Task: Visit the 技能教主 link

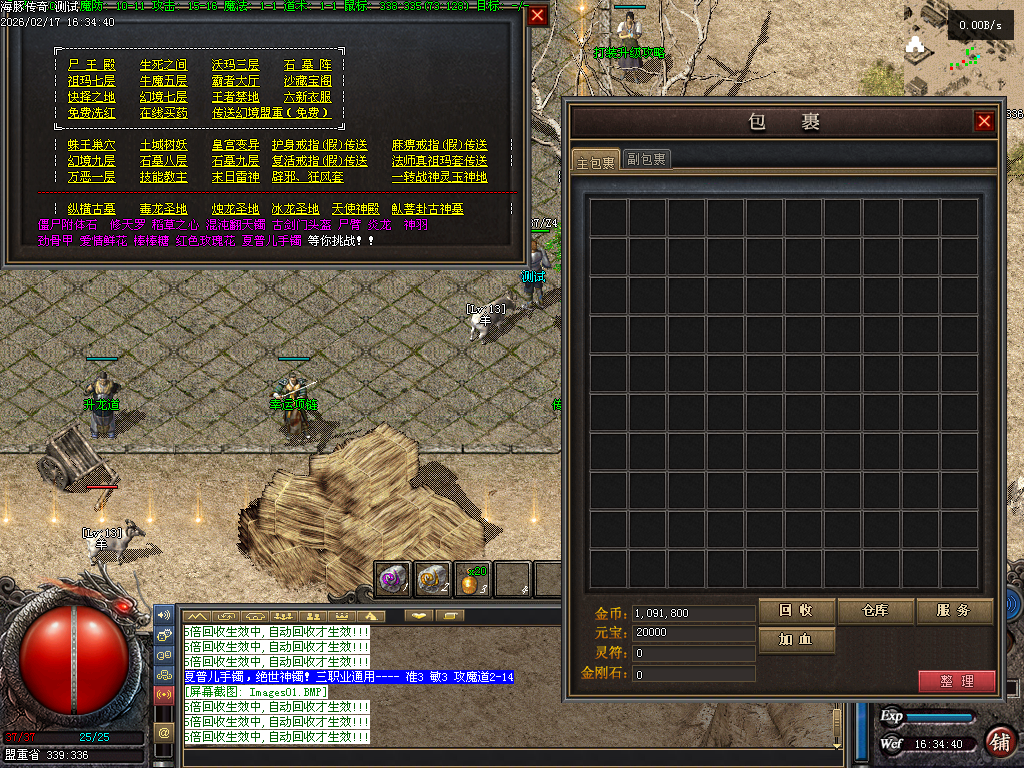Action: (163, 177)
